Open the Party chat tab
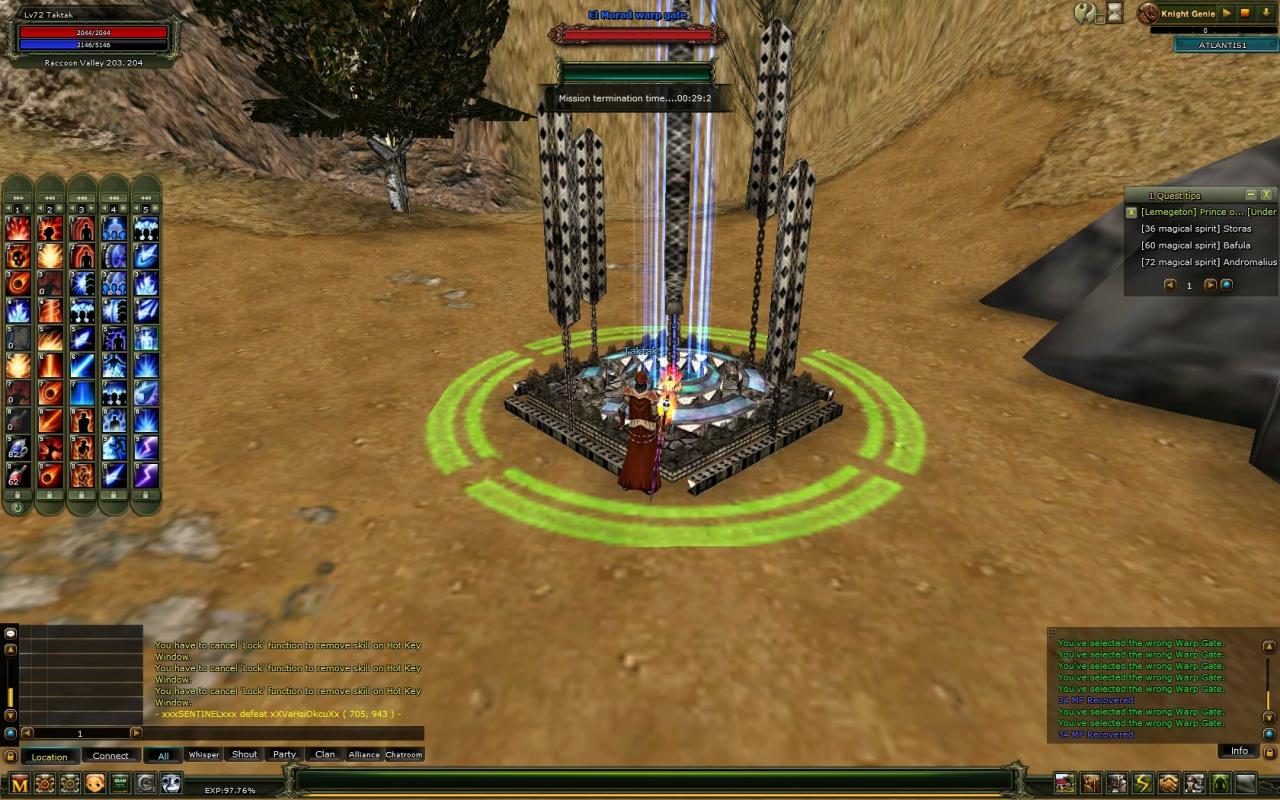Viewport: 1280px width, 800px height. (285, 755)
